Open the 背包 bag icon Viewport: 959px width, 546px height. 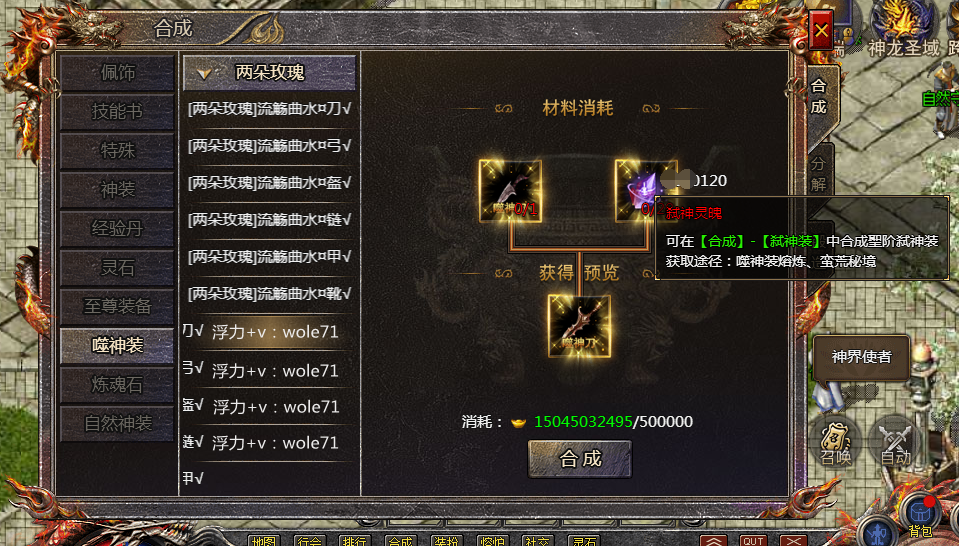pyautogui.click(x=920, y=512)
